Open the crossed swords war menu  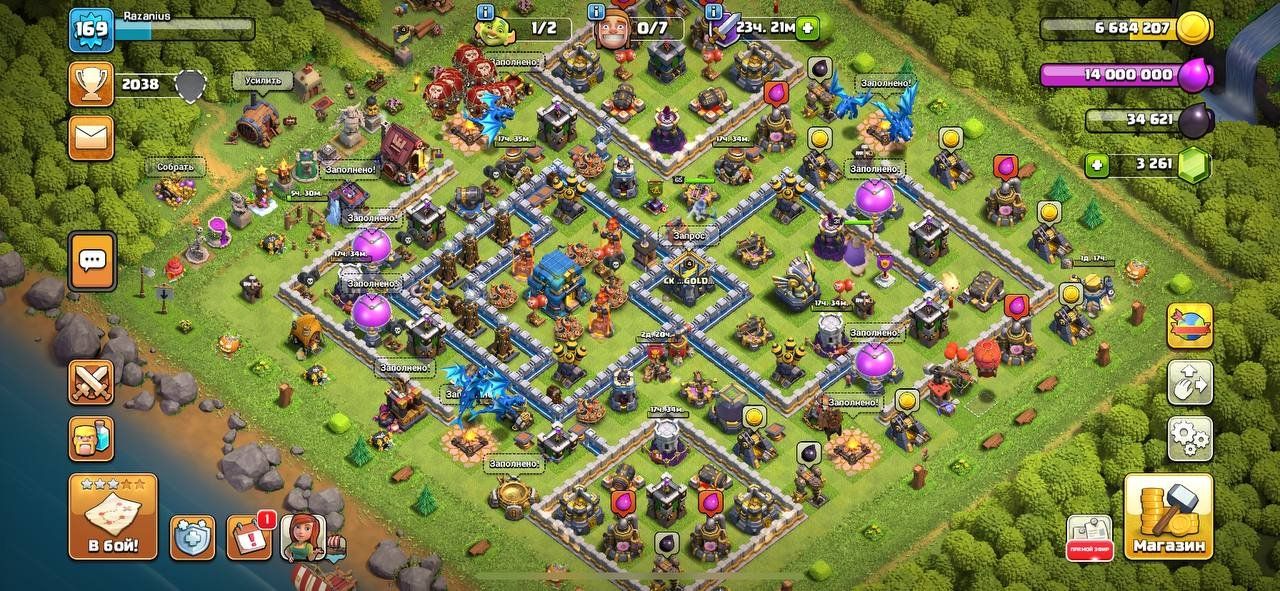tap(91, 383)
